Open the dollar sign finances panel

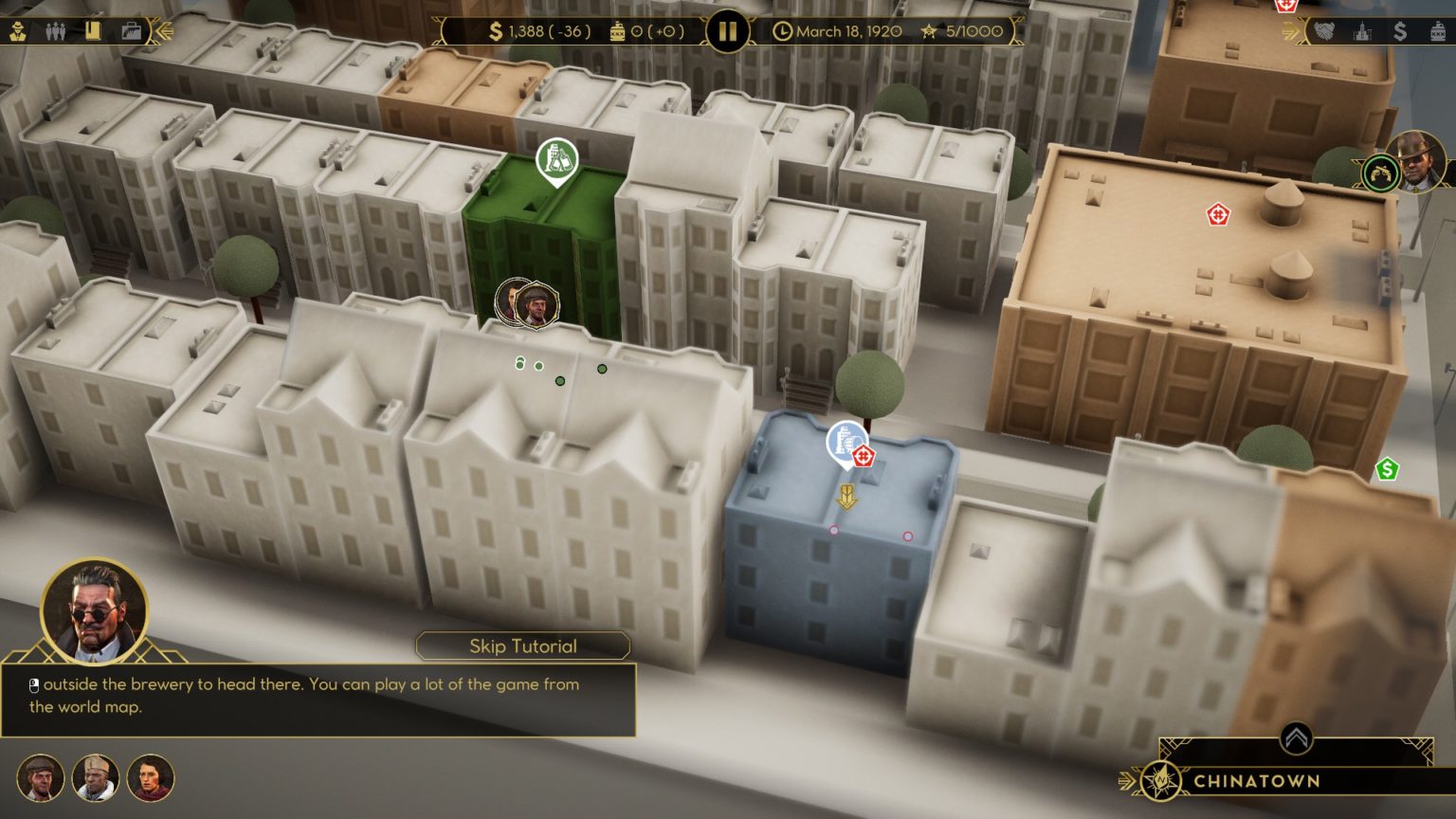click(x=1400, y=31)
